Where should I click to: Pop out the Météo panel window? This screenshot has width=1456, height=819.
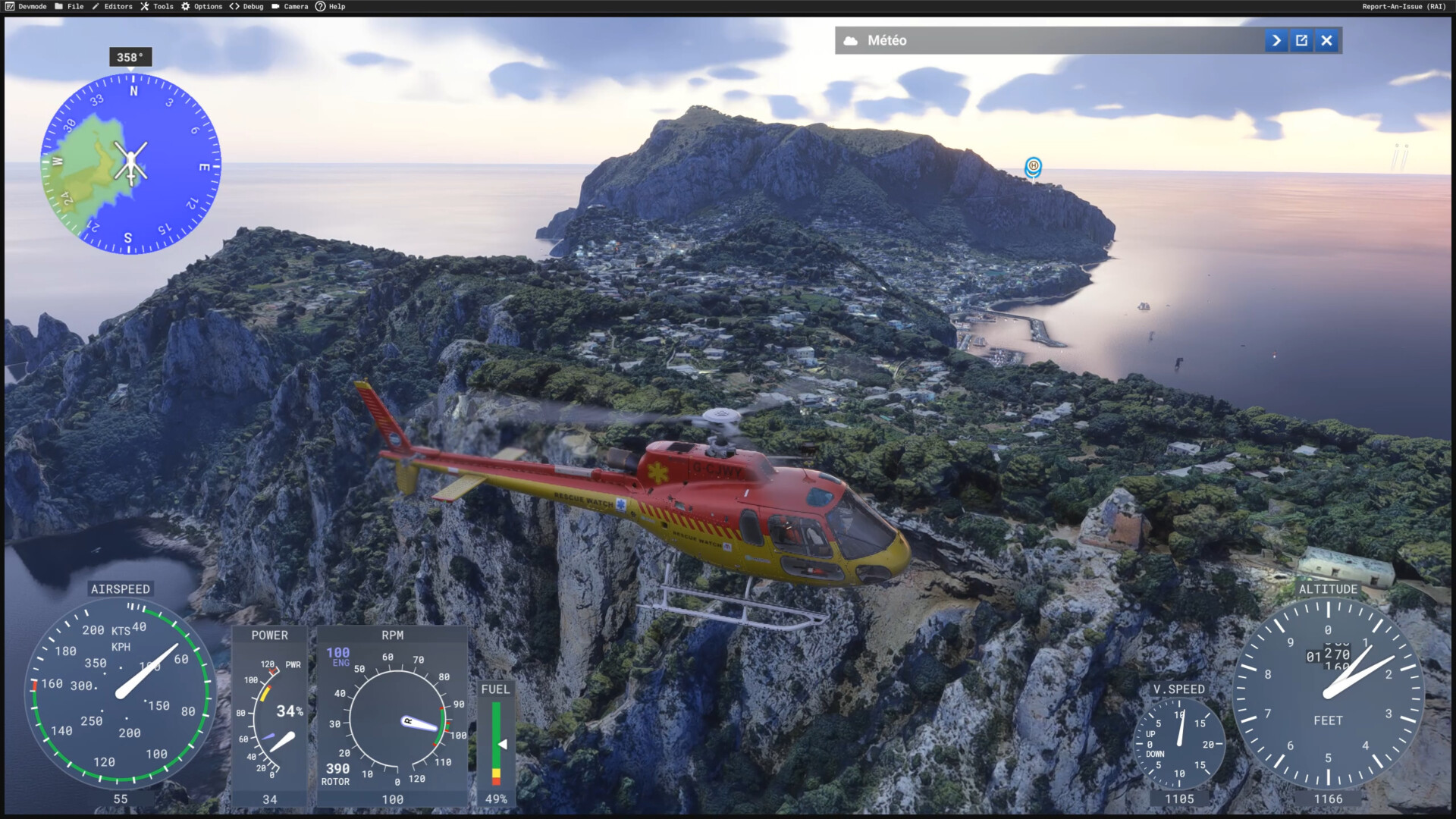click(1301, 41)
